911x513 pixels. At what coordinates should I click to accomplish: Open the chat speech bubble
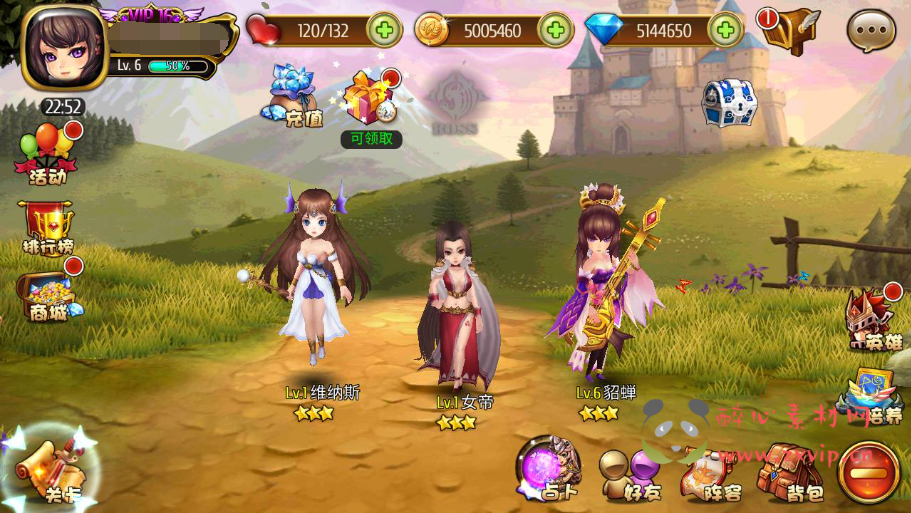coord(871,30)
